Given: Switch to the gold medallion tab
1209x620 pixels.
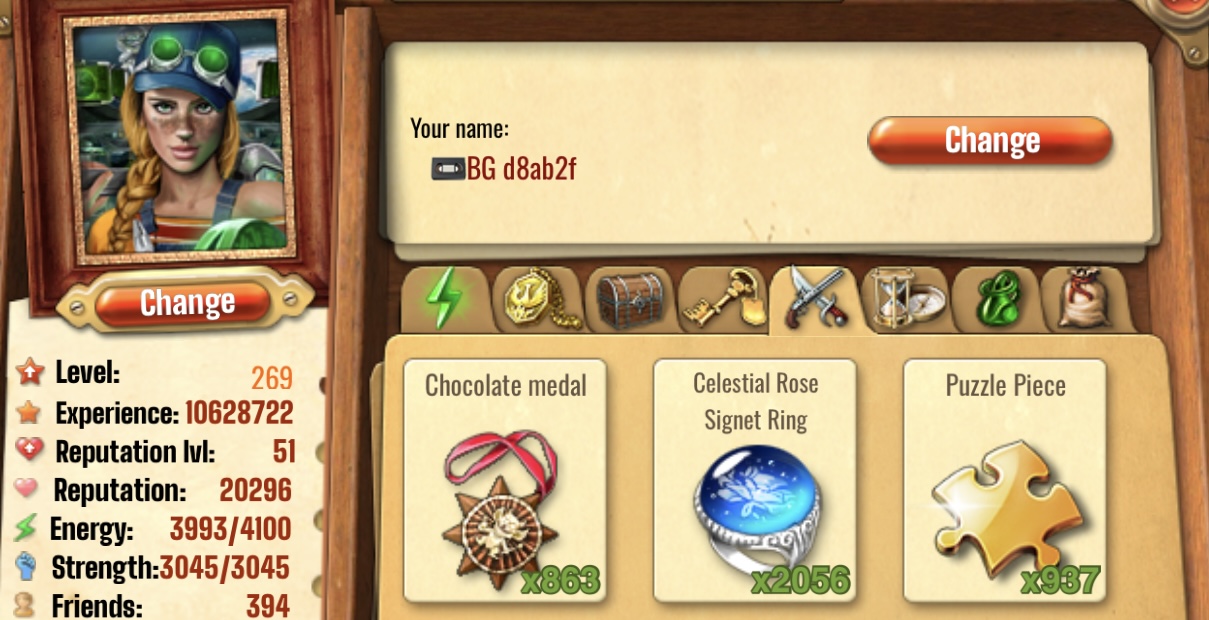Looking at the screenshot, I should coord(537,299).
